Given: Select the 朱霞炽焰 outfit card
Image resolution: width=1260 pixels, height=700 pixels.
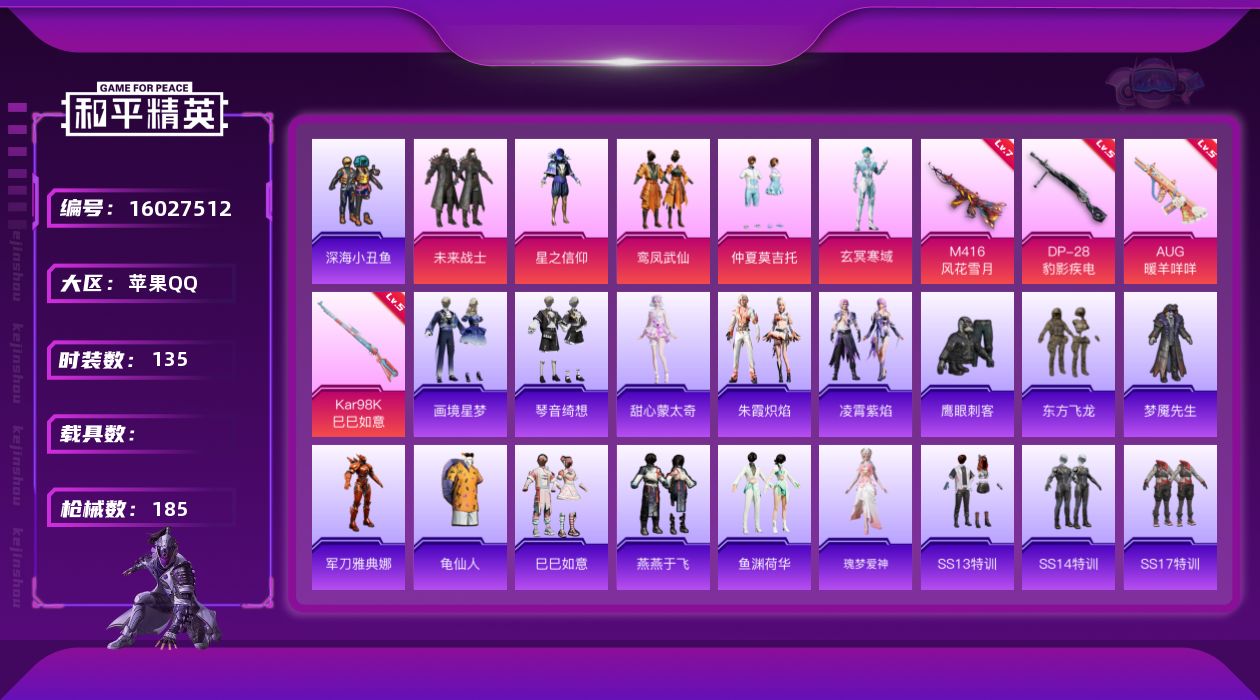Looking at the screenshot, I should [764, 364].
